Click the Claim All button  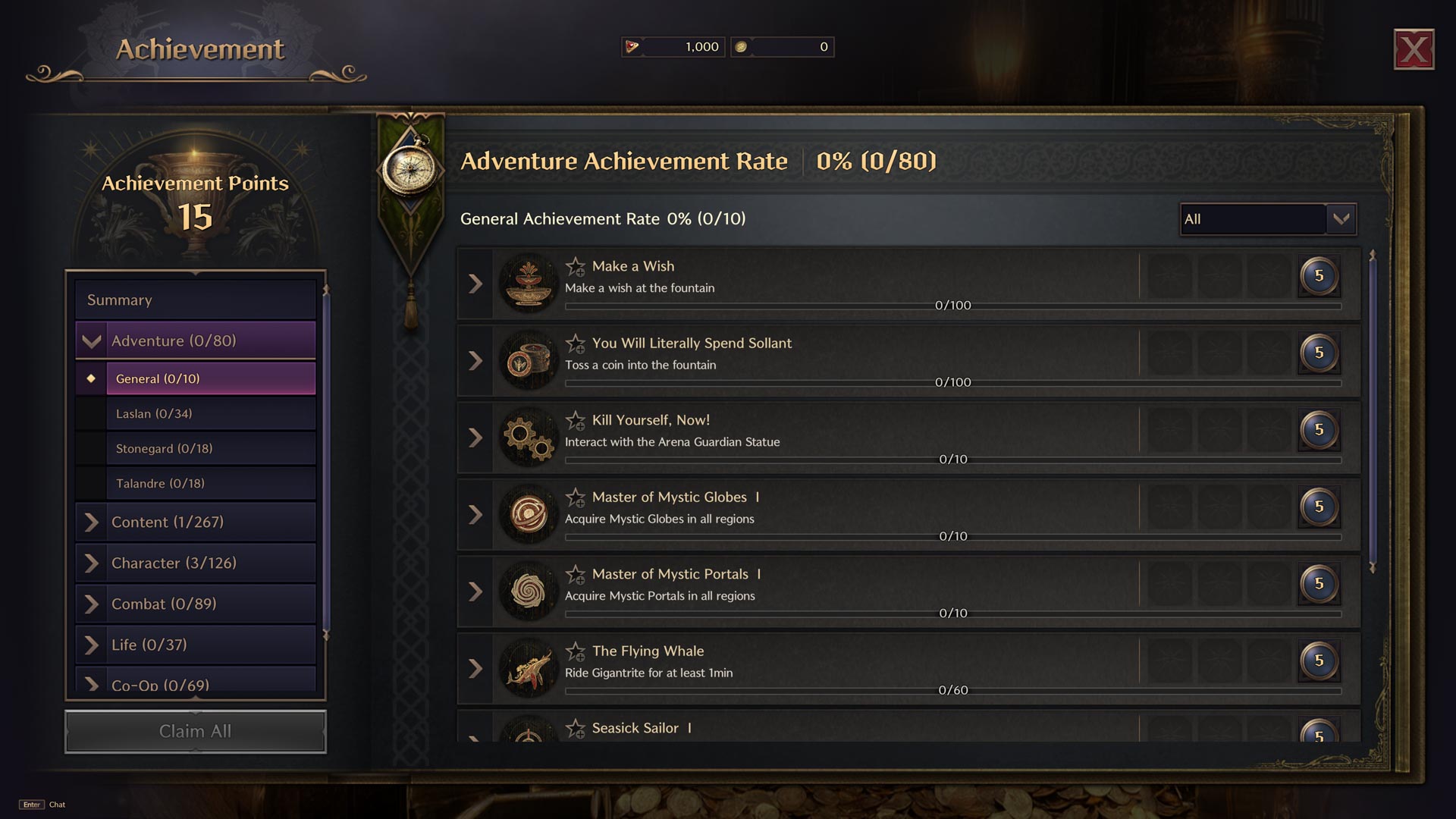[196, 731]
